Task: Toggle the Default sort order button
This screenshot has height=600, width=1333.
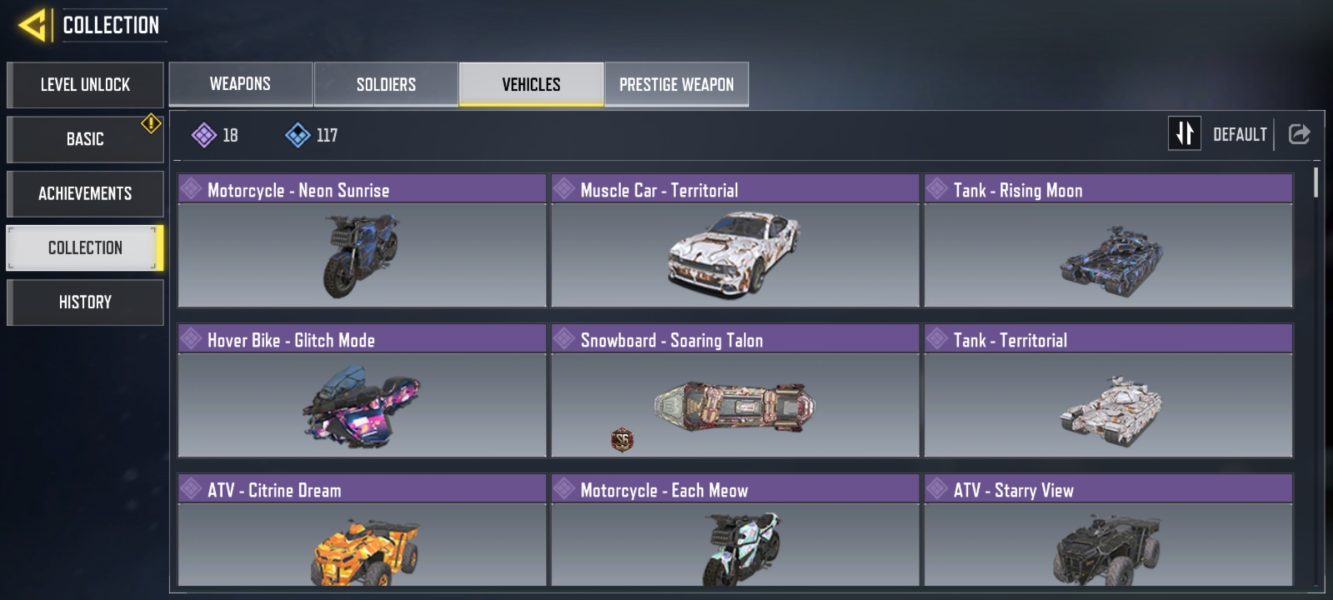Action: point(1185,134)
